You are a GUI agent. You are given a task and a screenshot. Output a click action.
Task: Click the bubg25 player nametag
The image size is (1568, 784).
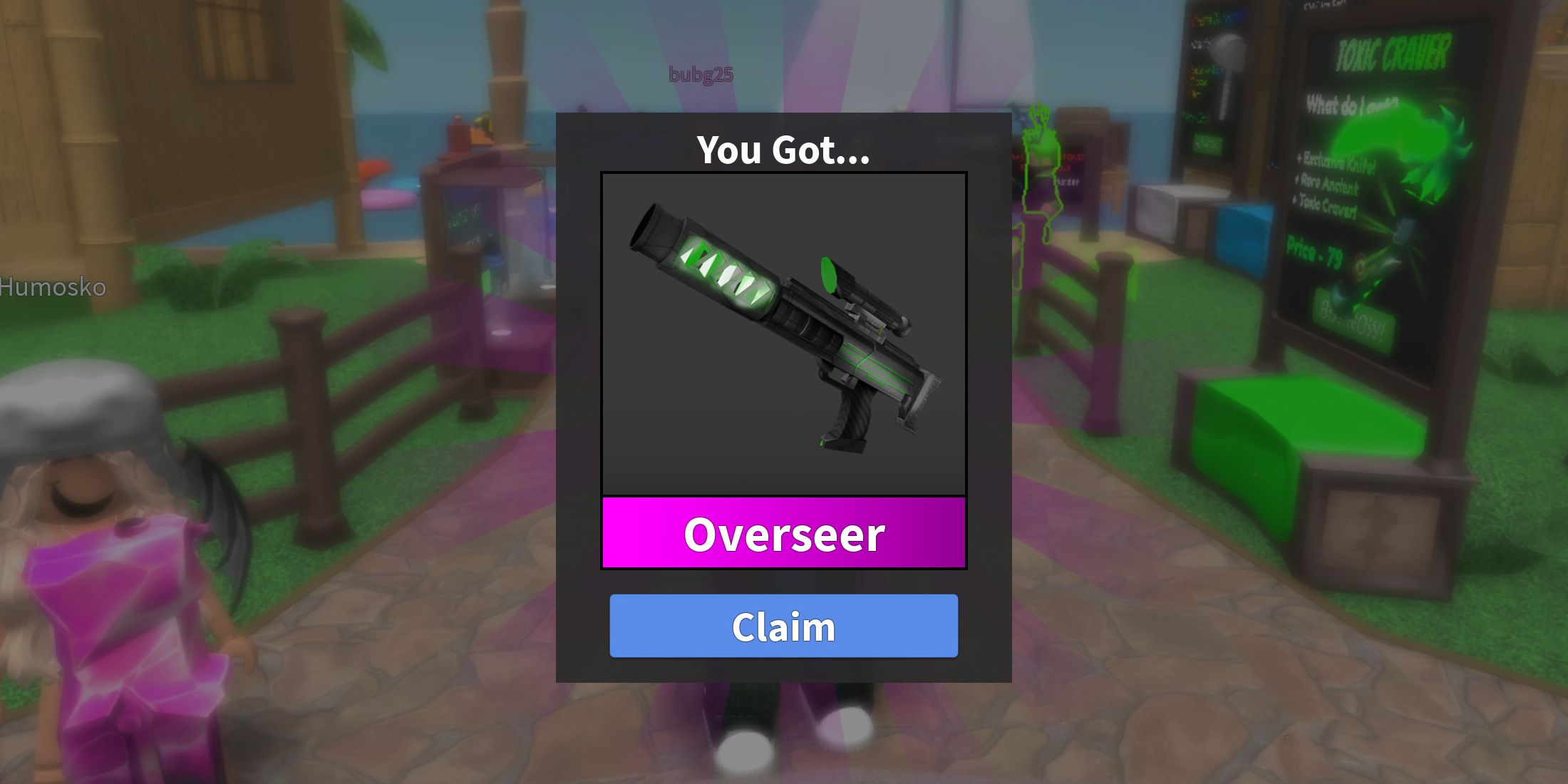click(x=701, y=74)
